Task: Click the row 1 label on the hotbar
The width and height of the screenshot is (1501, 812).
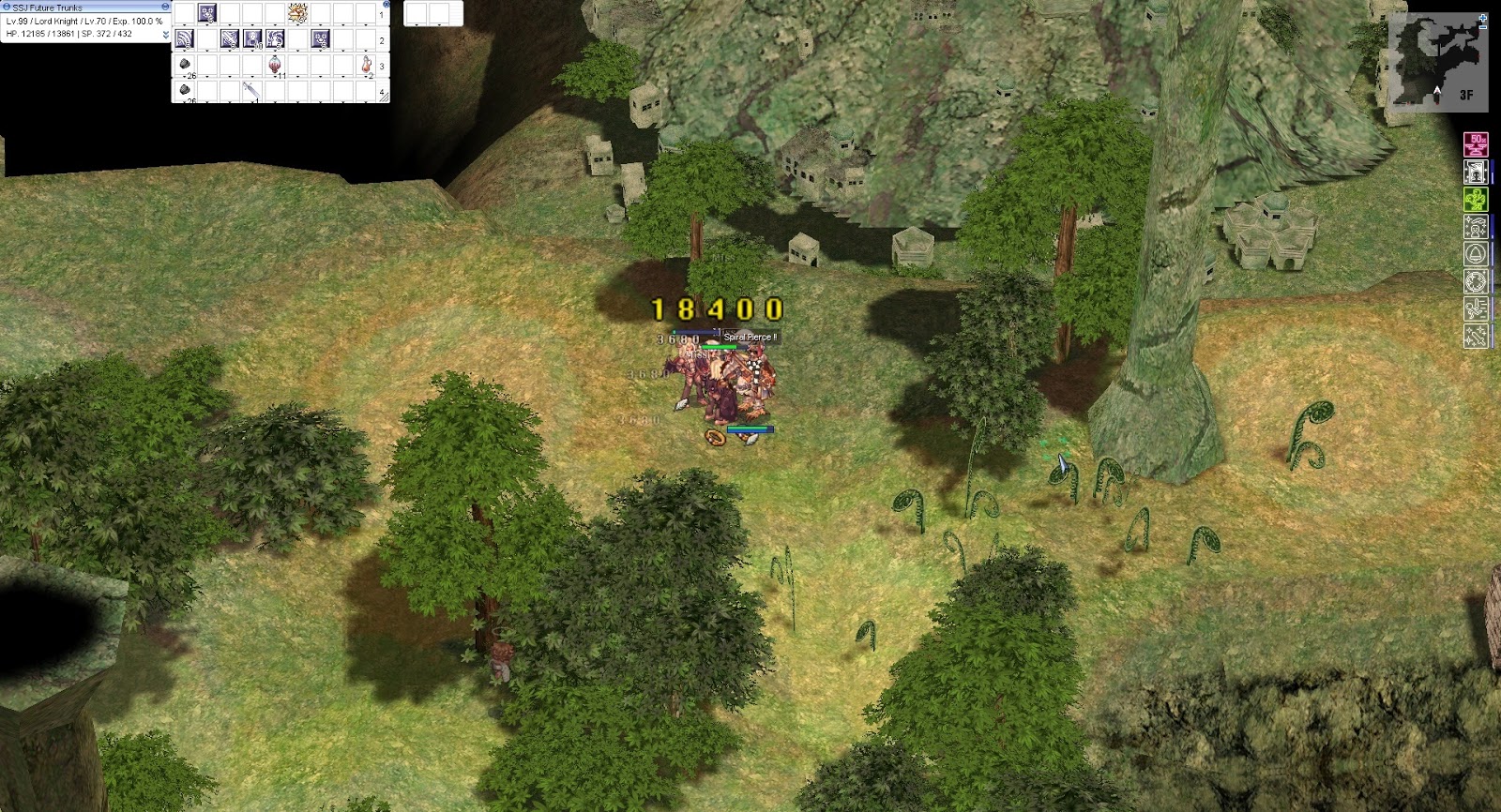Action: [x=382, y=13]
